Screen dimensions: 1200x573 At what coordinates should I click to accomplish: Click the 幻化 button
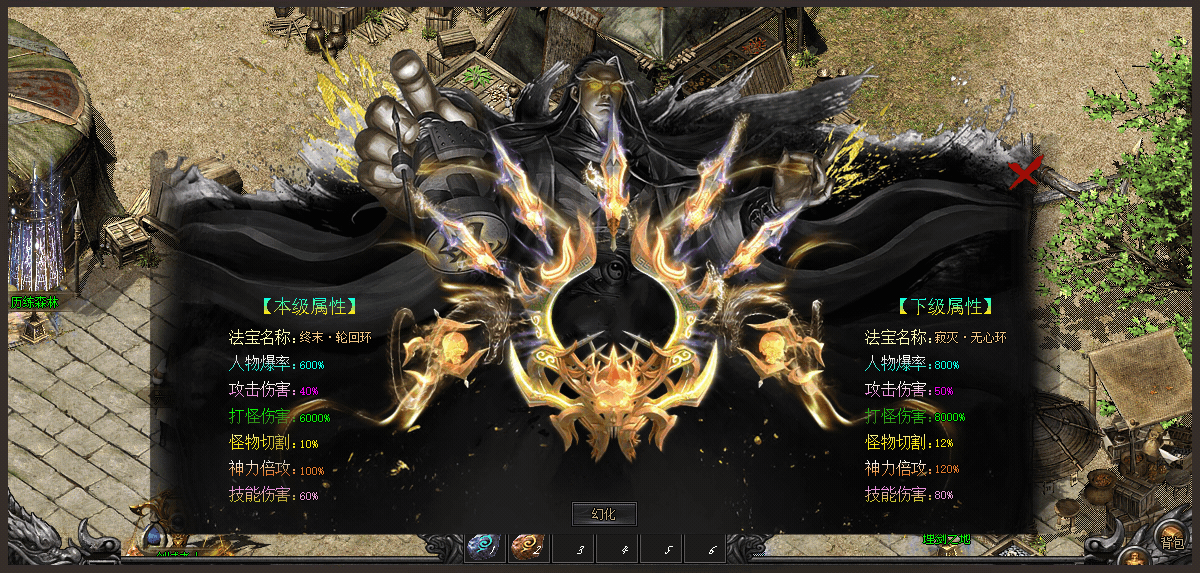click(x=603, y=514)
